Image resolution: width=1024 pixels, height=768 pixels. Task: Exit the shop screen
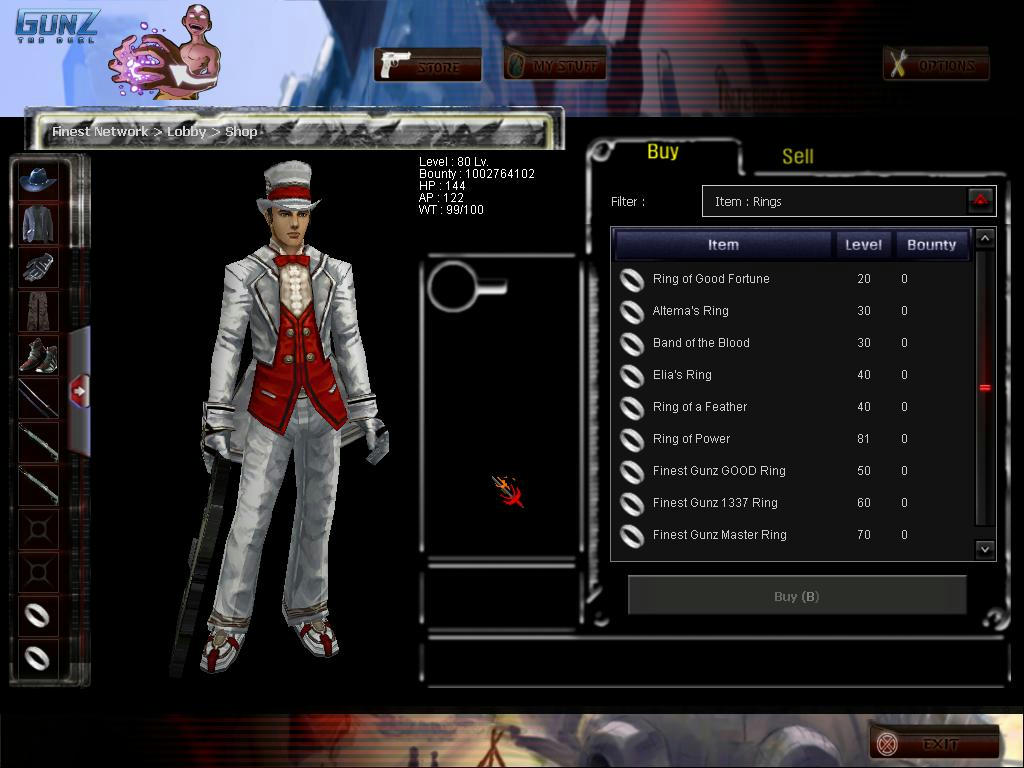tap(935, 744)
